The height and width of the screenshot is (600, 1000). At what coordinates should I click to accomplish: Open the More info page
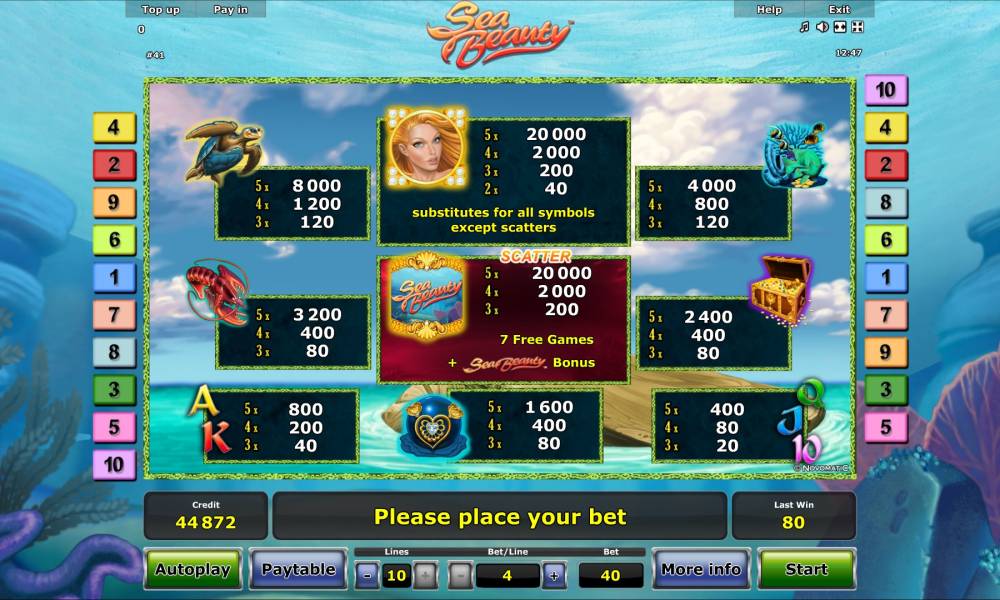click(701, 569)
